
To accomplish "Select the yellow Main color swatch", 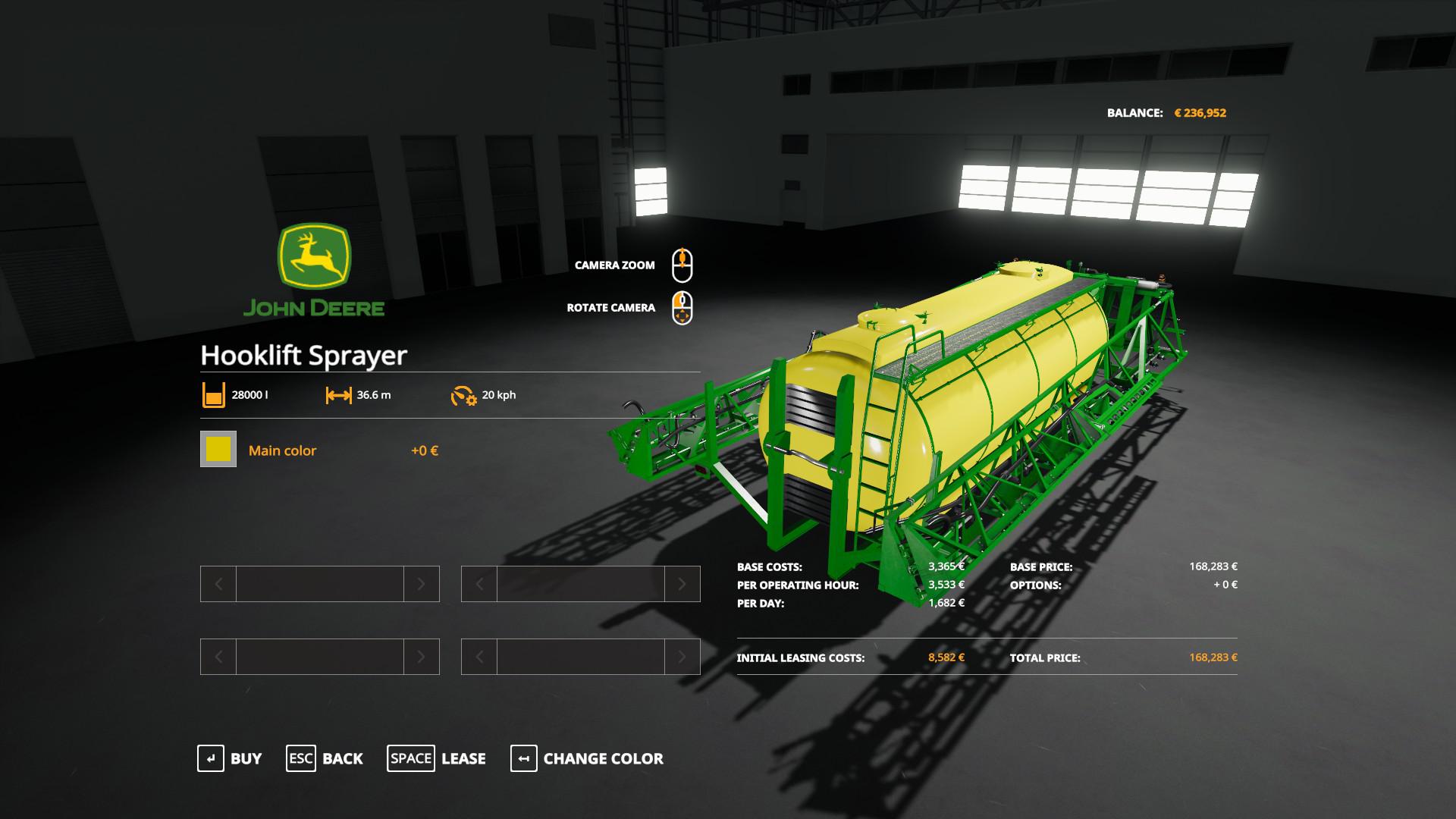I will 218,449.
